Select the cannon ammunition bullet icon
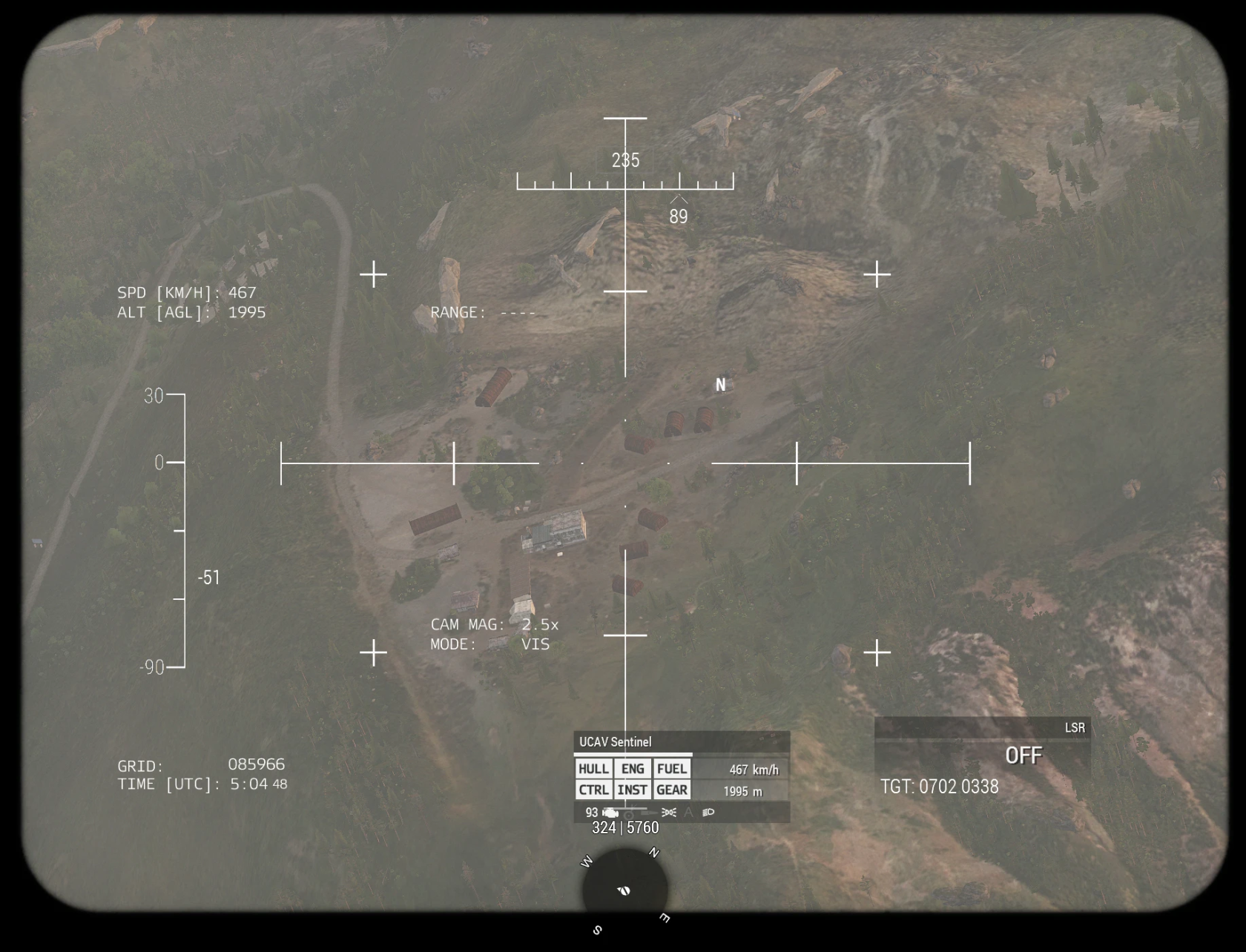The height and width of the screenshot is (952, 1246). coord(649,813)
